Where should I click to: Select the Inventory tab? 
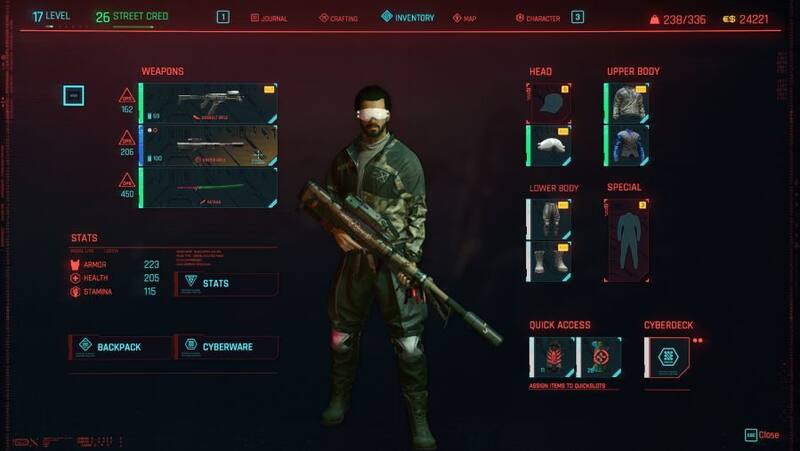coord(407,17)
